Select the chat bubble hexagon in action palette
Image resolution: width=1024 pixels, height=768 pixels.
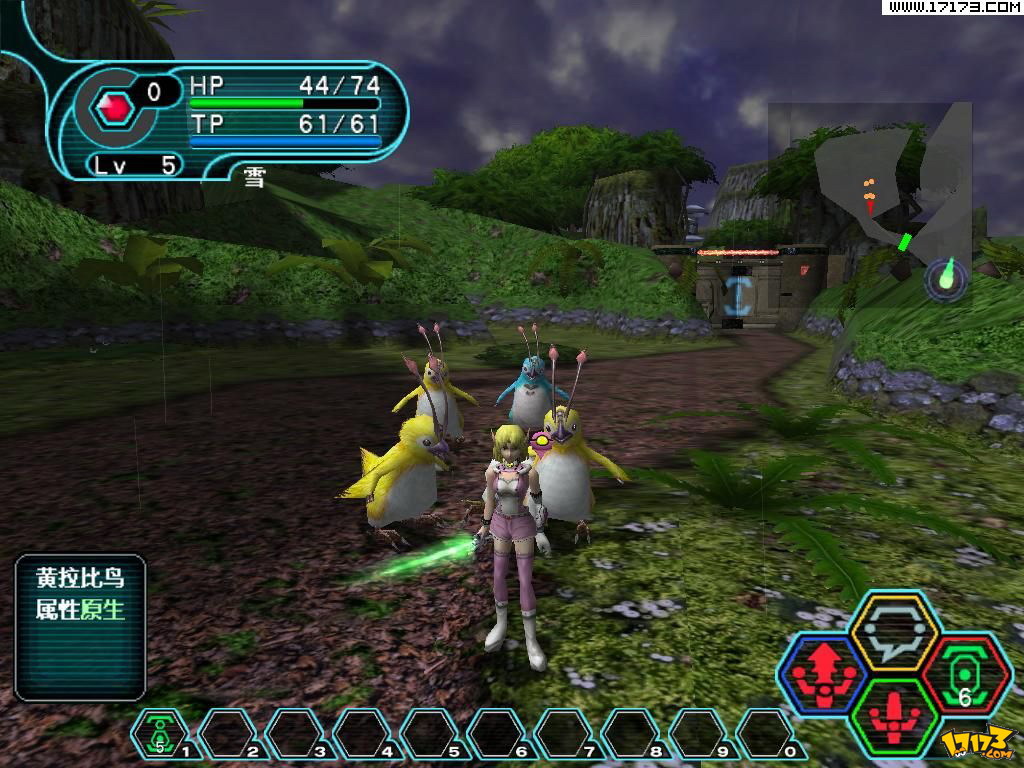(x=893, y=630)
